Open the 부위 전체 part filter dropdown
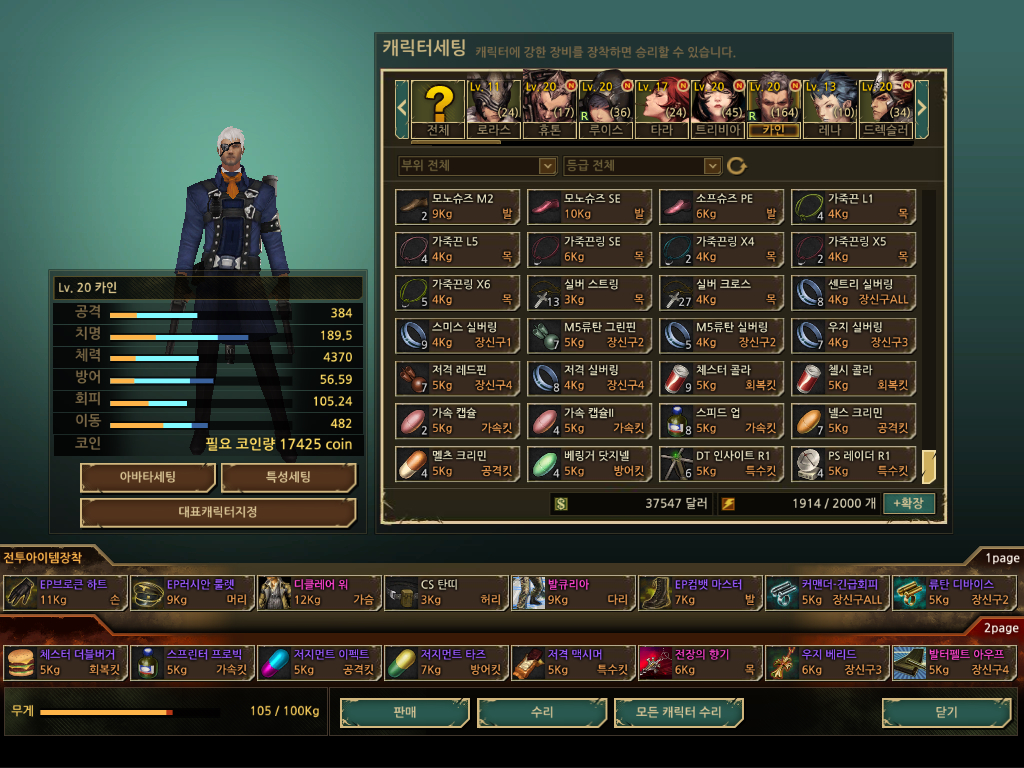 point(476,165)
